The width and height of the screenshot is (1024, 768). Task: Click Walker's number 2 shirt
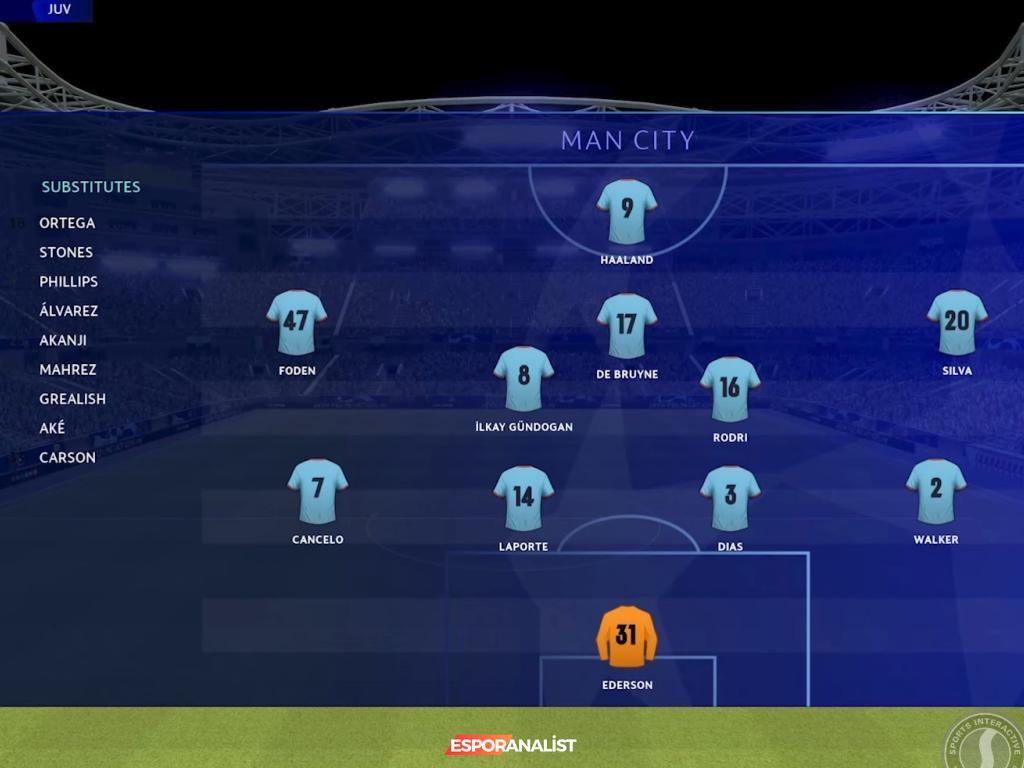pyautogui.click(x=936, y=491)
